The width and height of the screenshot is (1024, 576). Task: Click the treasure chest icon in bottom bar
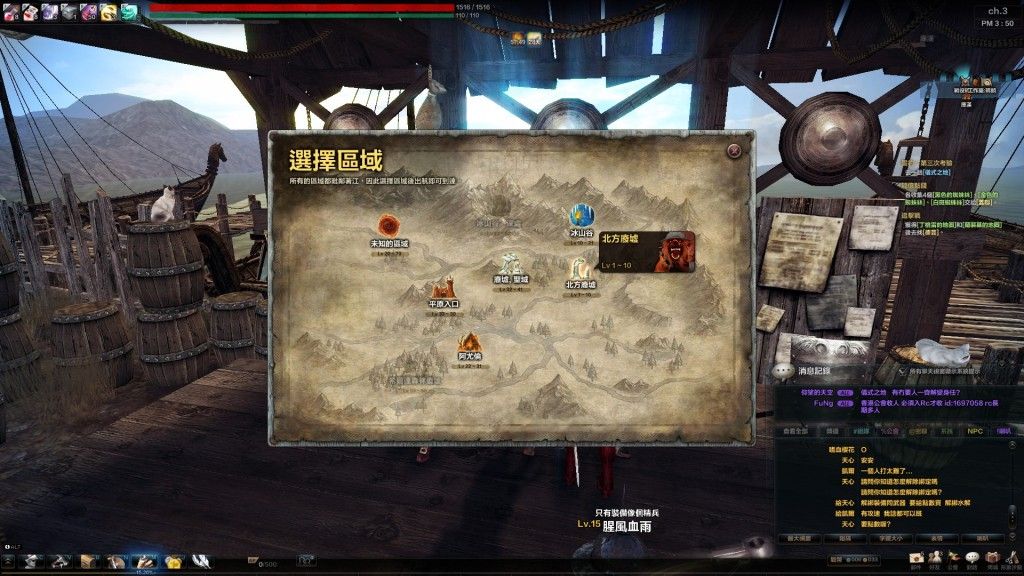[89, 561]
